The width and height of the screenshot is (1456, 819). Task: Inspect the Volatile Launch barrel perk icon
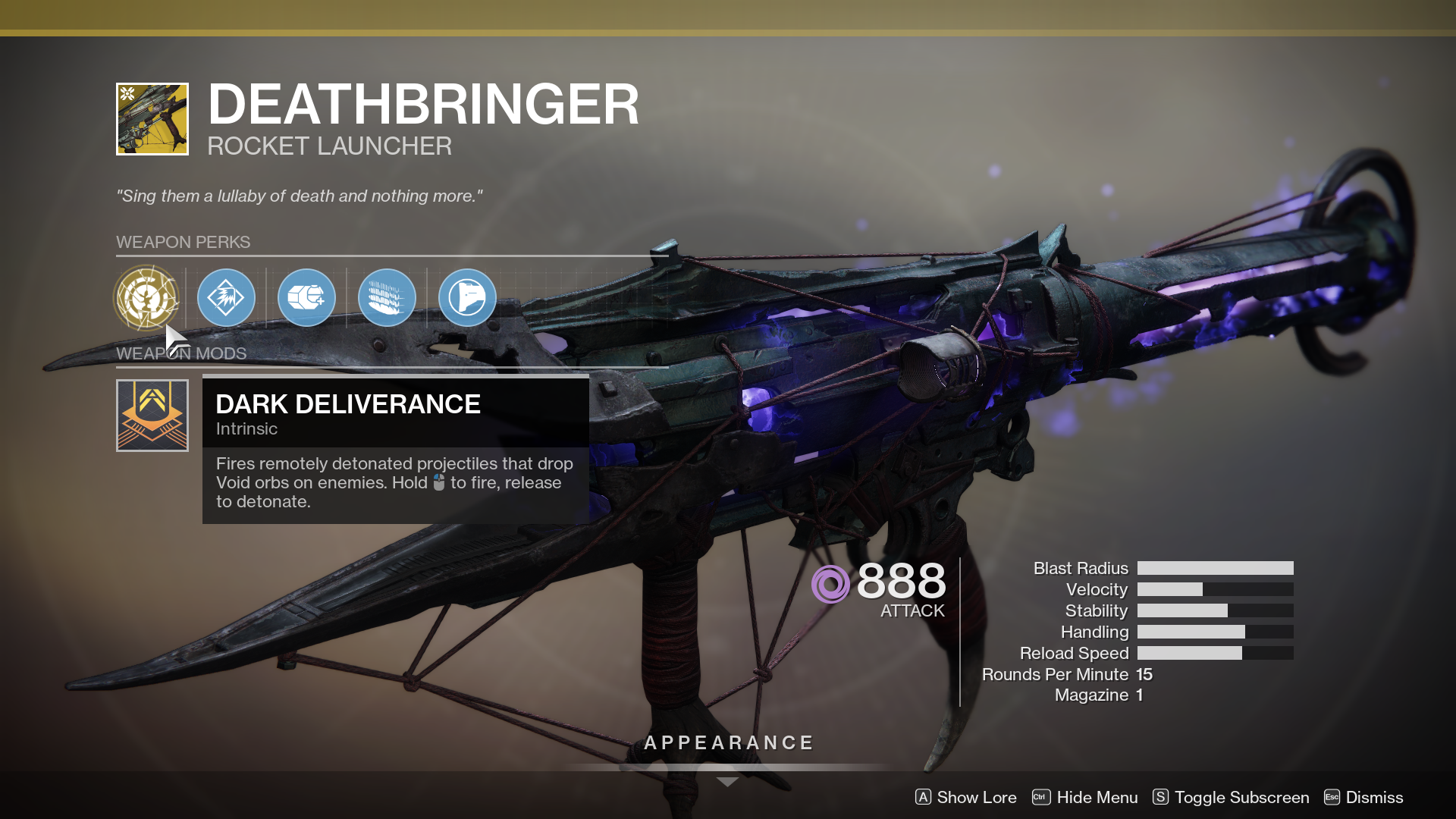[x=226, y=298]
